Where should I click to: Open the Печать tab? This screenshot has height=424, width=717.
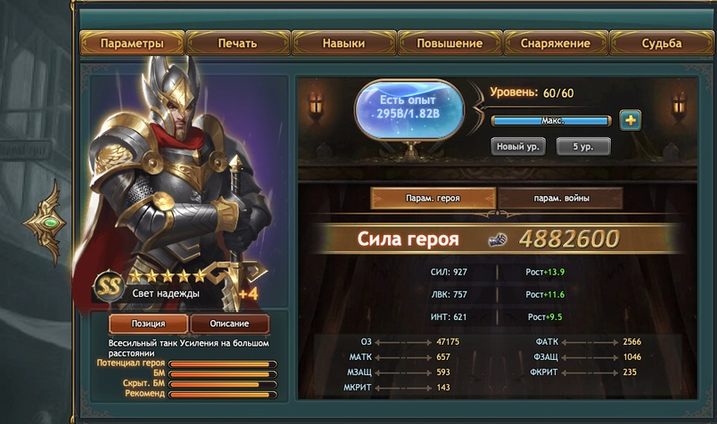pos(237,43)
